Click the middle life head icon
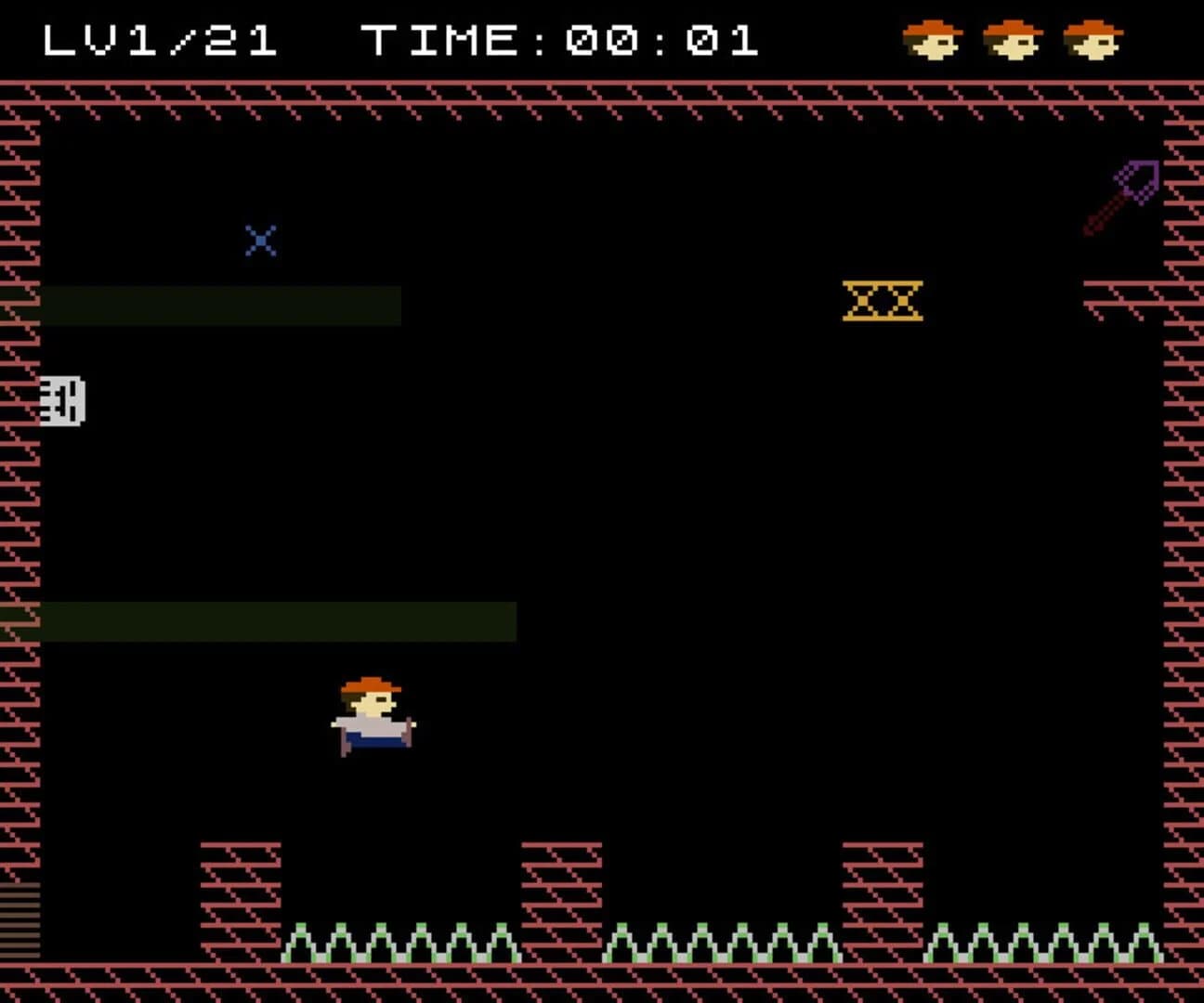 point(1013,39)
